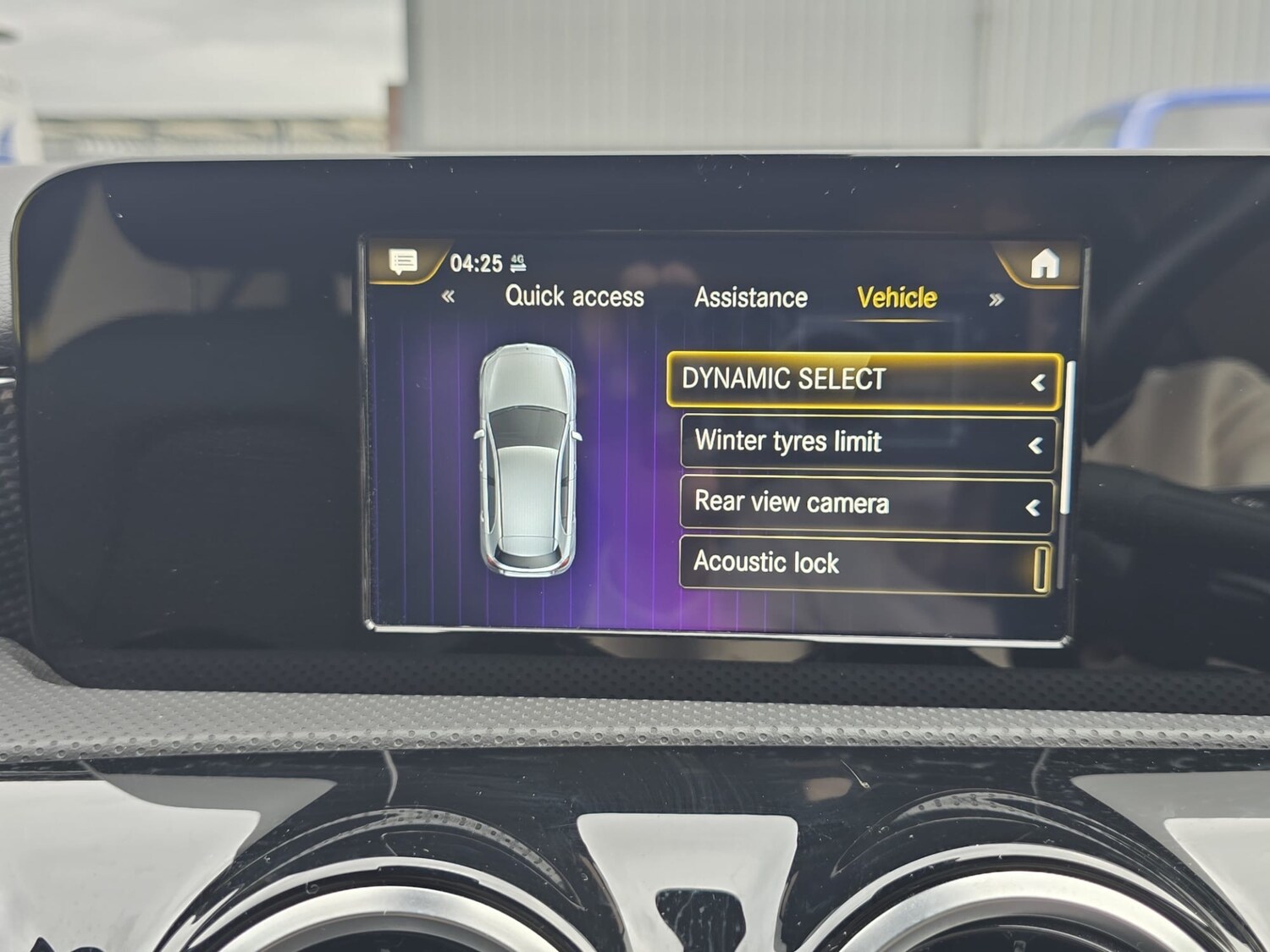
Task: Expand the DYNAMIC SELECT submenu
Action: point(1040,380)
